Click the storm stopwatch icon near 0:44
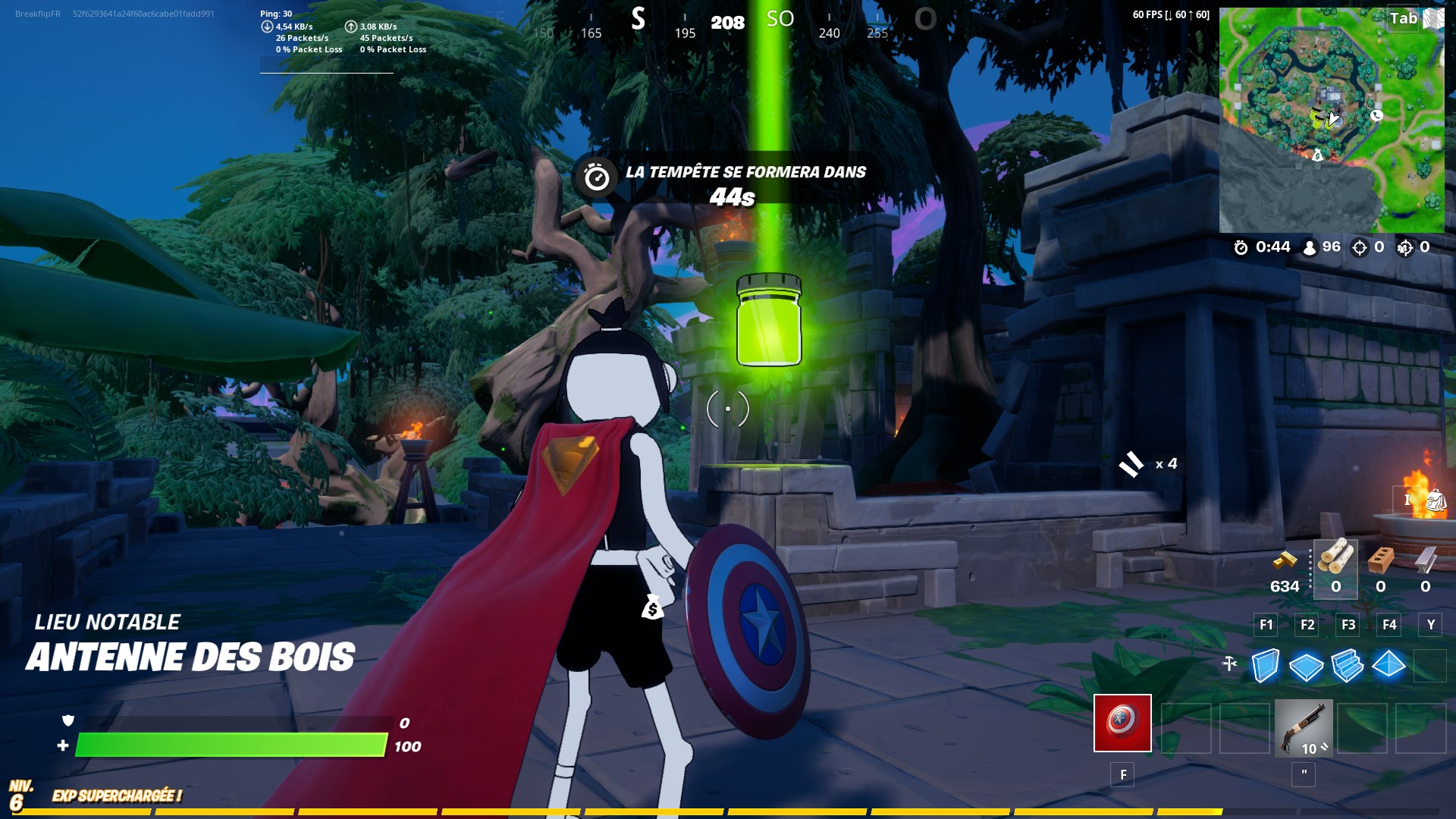 1241,247
